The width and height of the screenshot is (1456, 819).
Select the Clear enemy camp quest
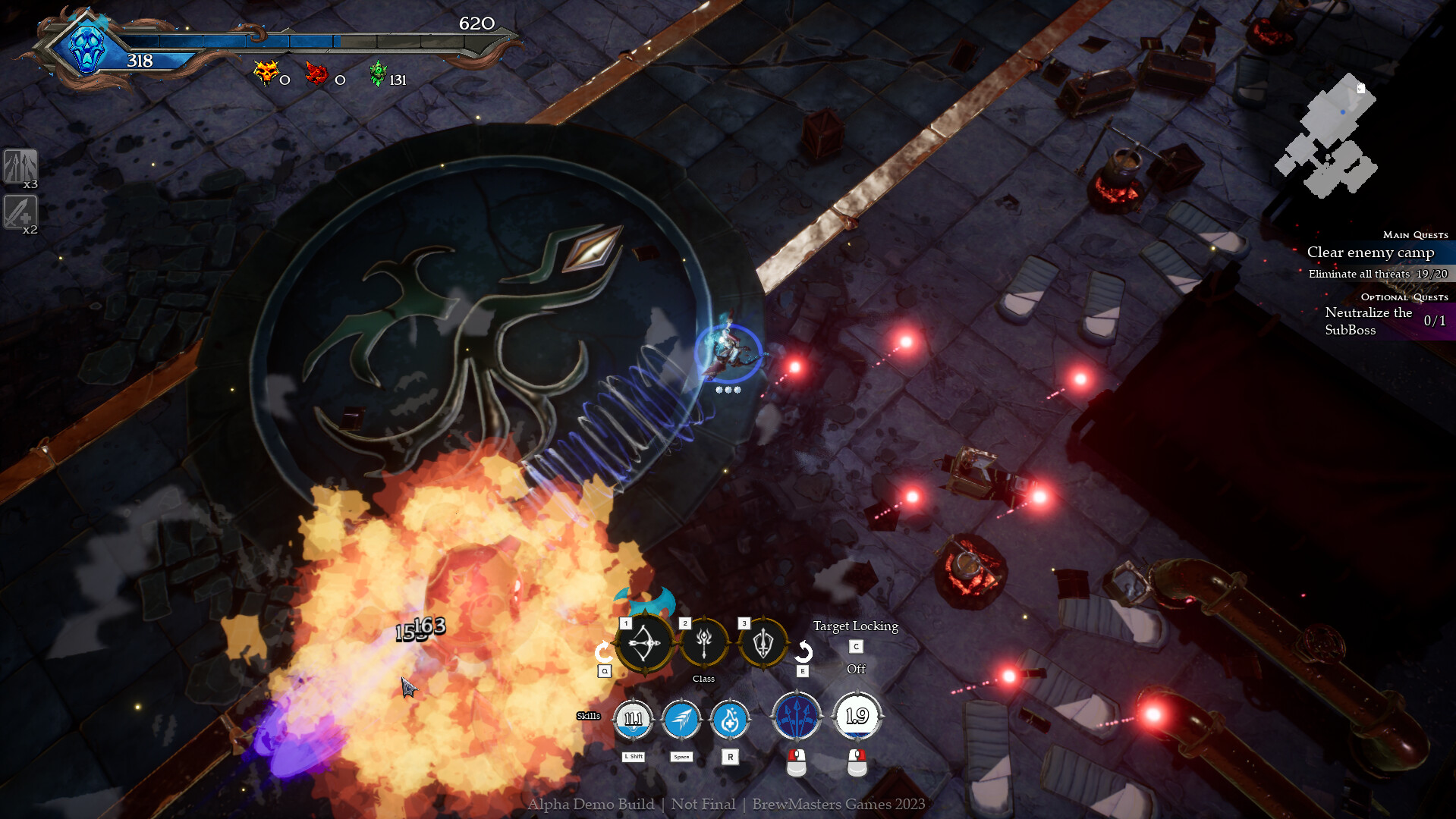point(1370,253)
